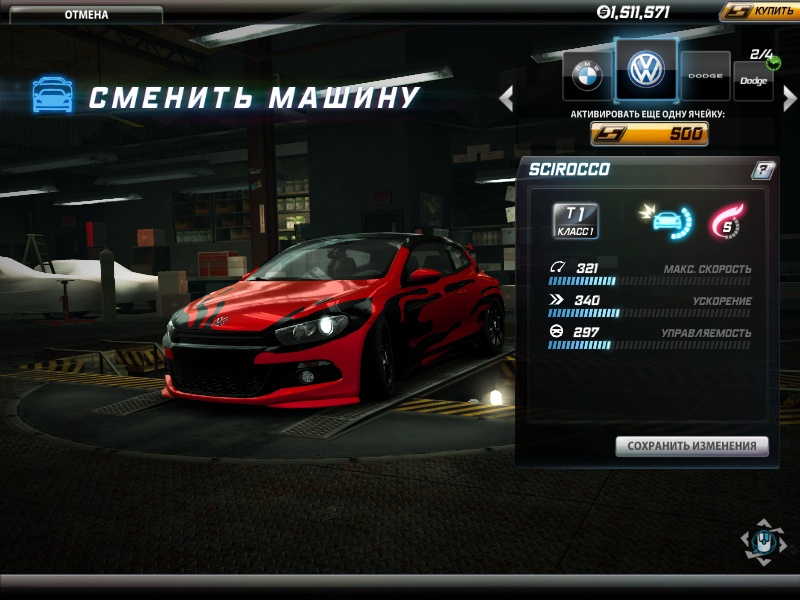Save changes with Сохранить изменения

tap(692, 446)
